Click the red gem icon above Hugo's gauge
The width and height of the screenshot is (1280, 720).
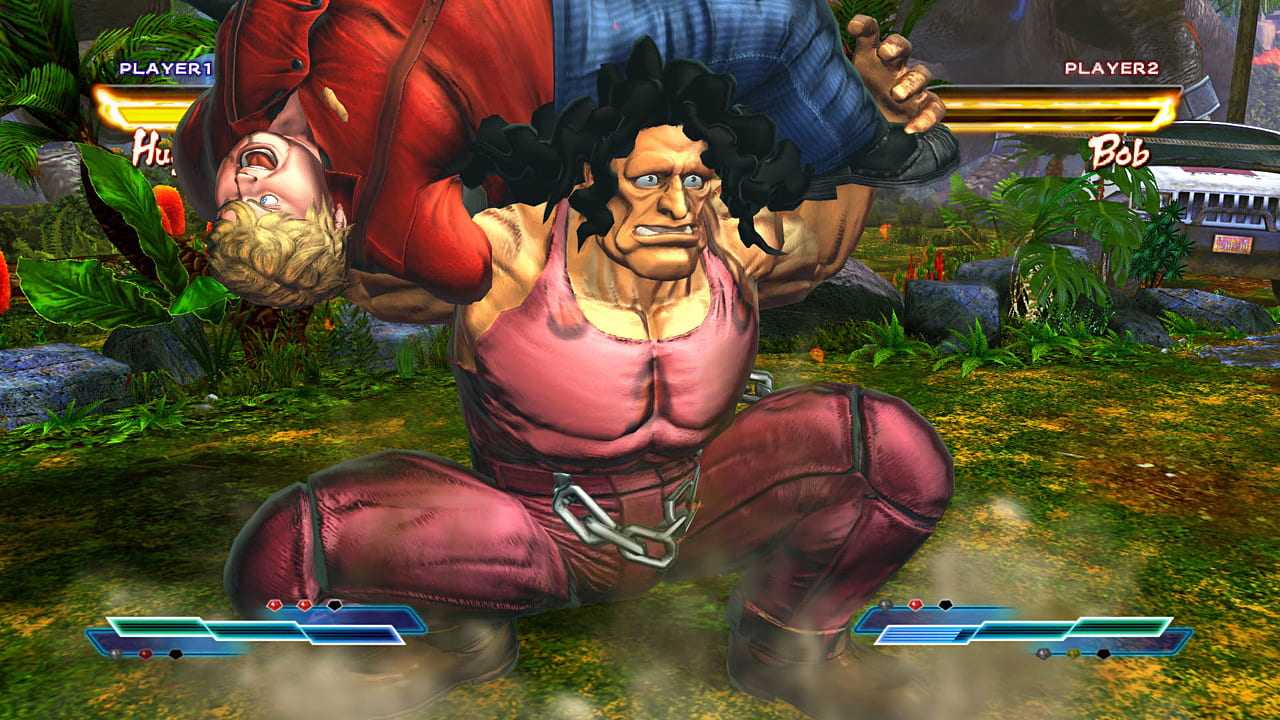point(274,603)
